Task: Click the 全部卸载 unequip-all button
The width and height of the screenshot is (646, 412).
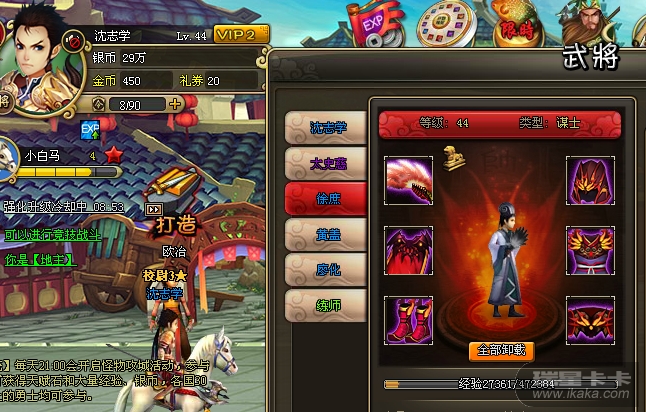Action: pyautogui.click(x=501, y=350)
